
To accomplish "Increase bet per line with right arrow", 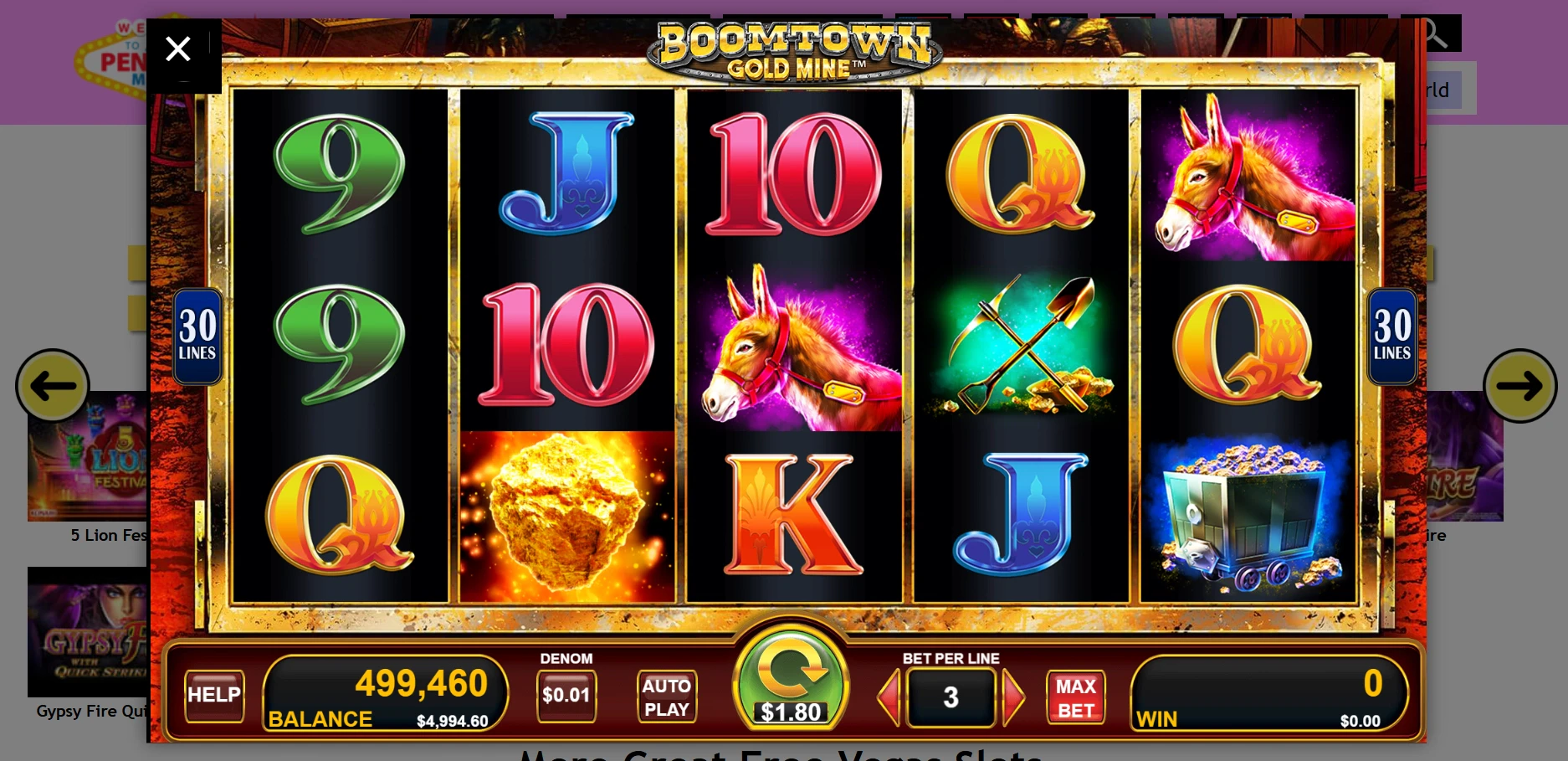I will tap(1013, 697).
